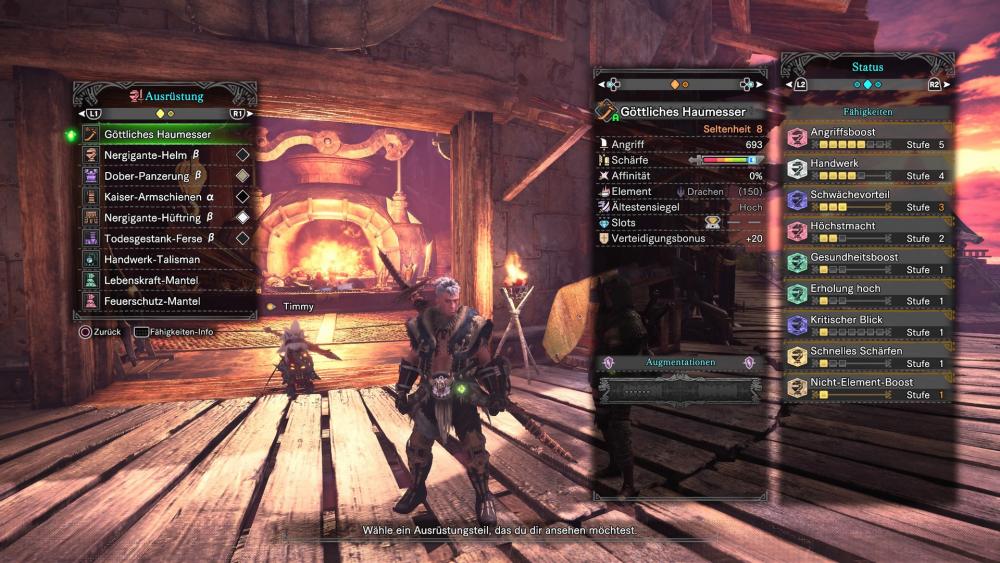Viewport: 1000px width, 563px height.
Task: Pick Kaiser-Armschienen α from the list
Action: 160,197
